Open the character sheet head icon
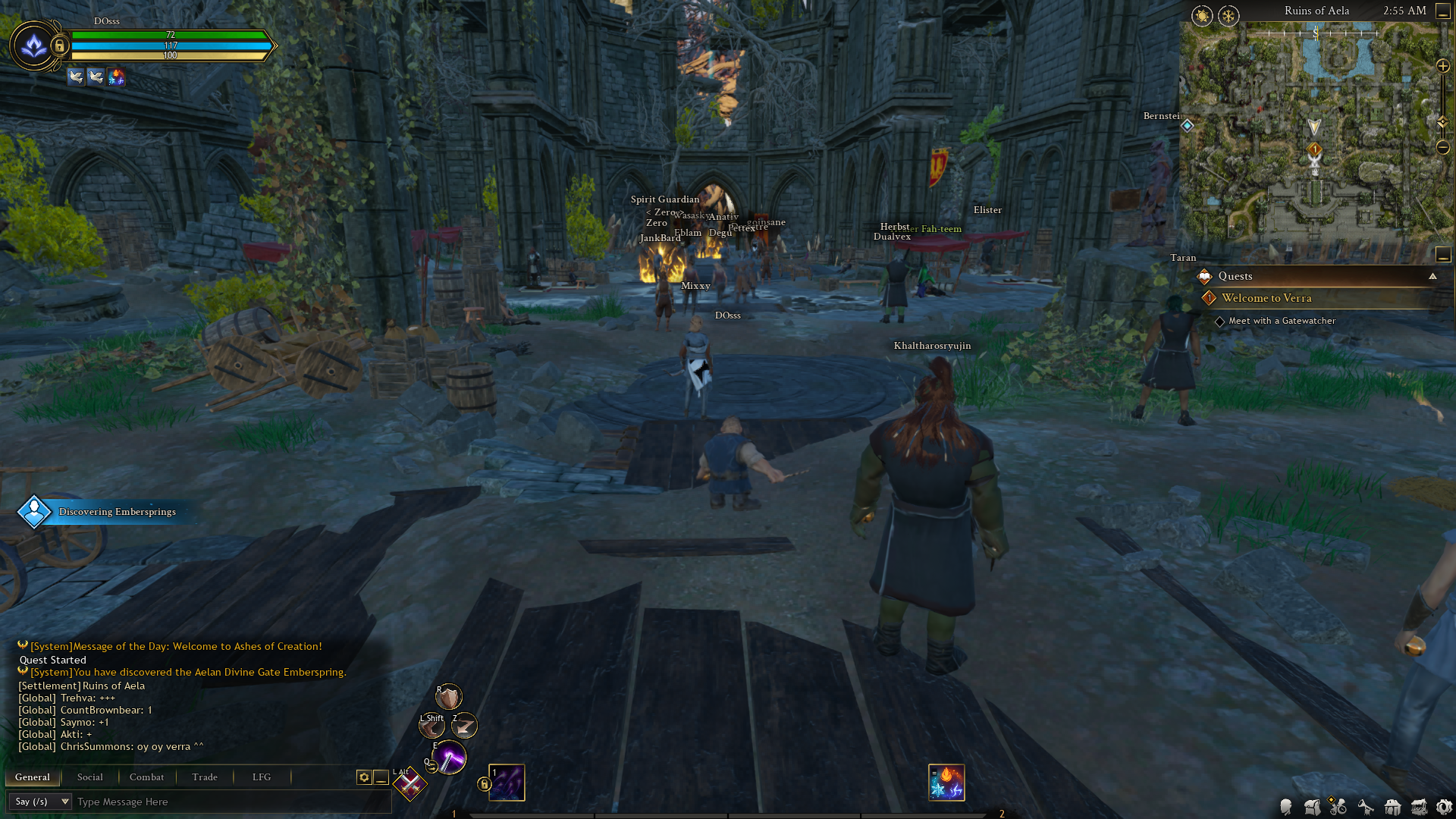The image size is (1456, 819). [1286, 807]
